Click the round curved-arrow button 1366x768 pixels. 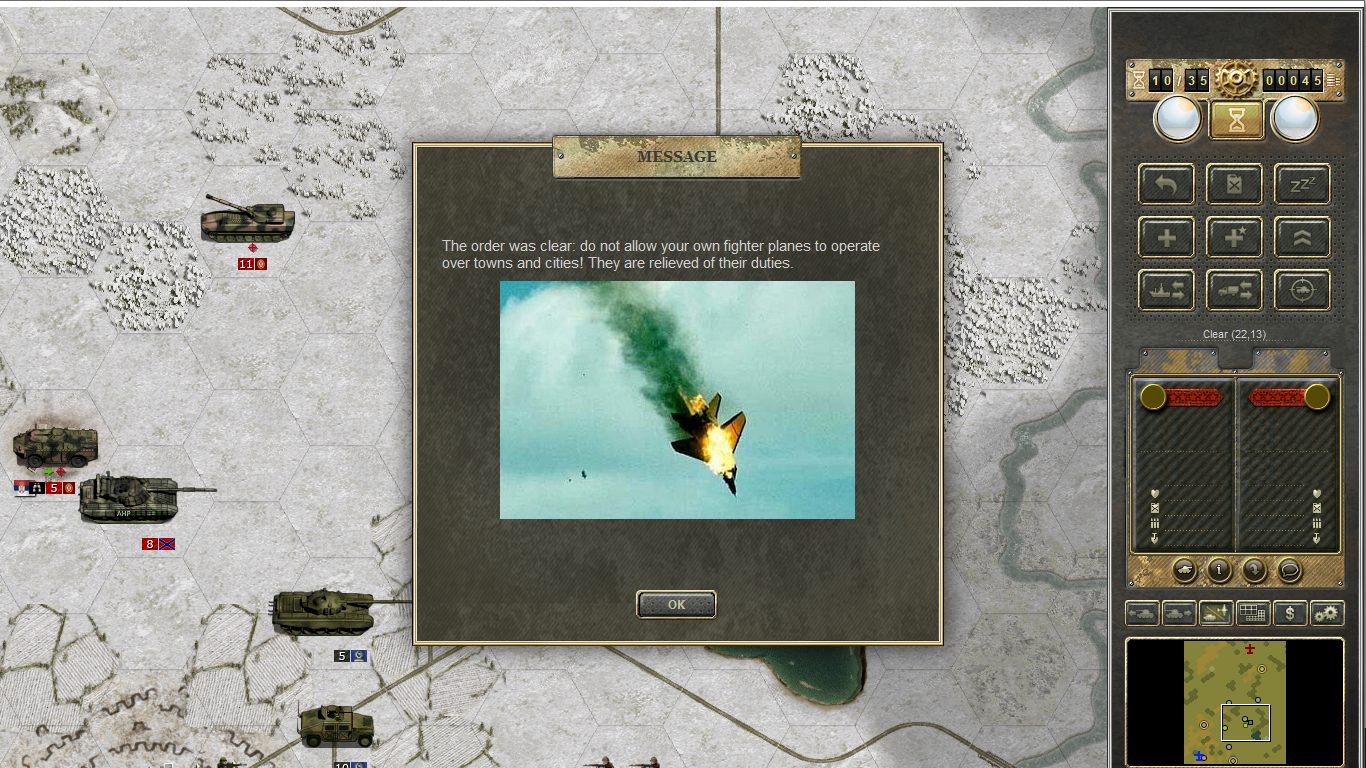[x=1254, y=570]
